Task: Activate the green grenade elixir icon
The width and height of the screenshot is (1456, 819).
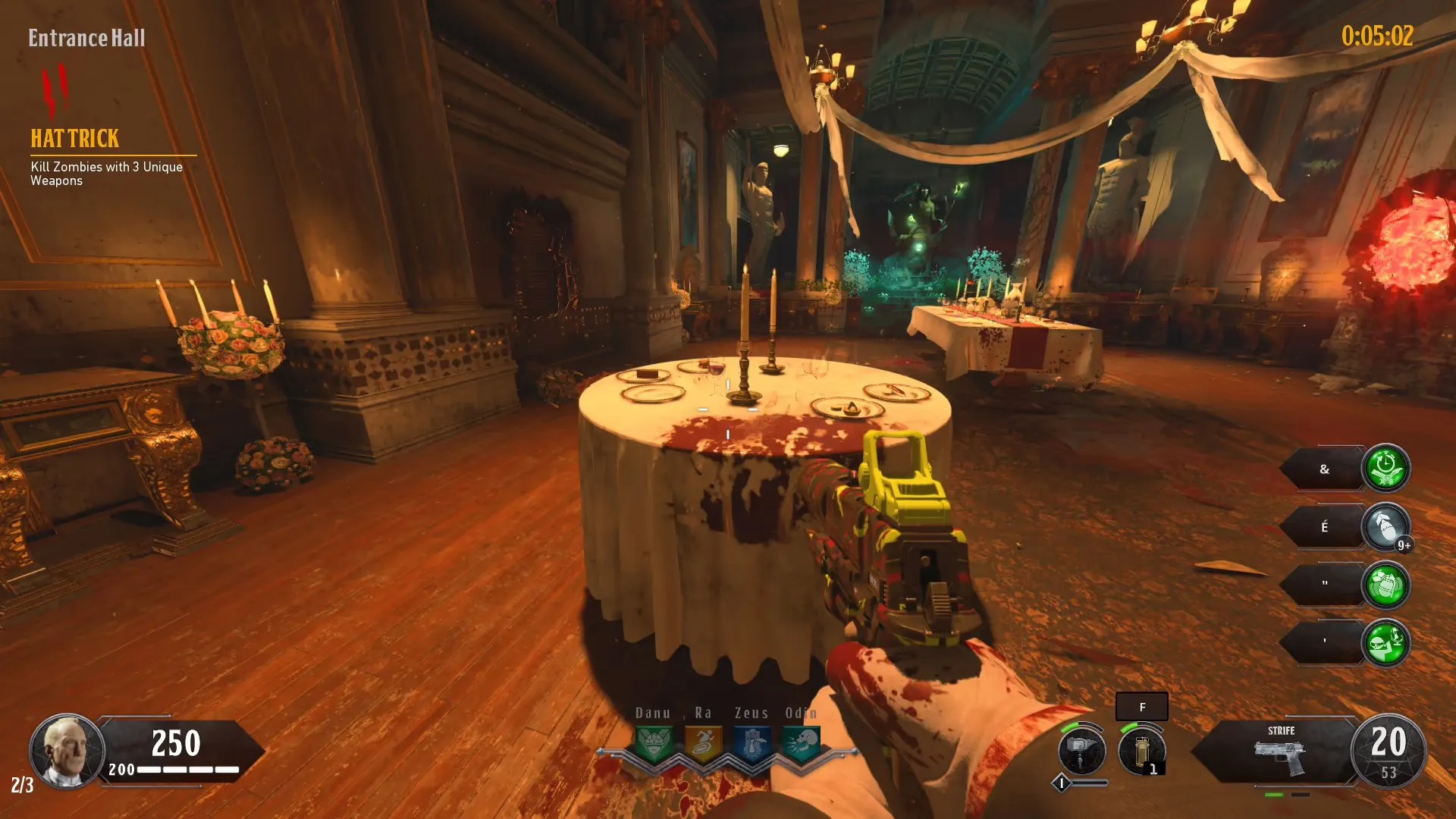Action: click(1385, 585)
